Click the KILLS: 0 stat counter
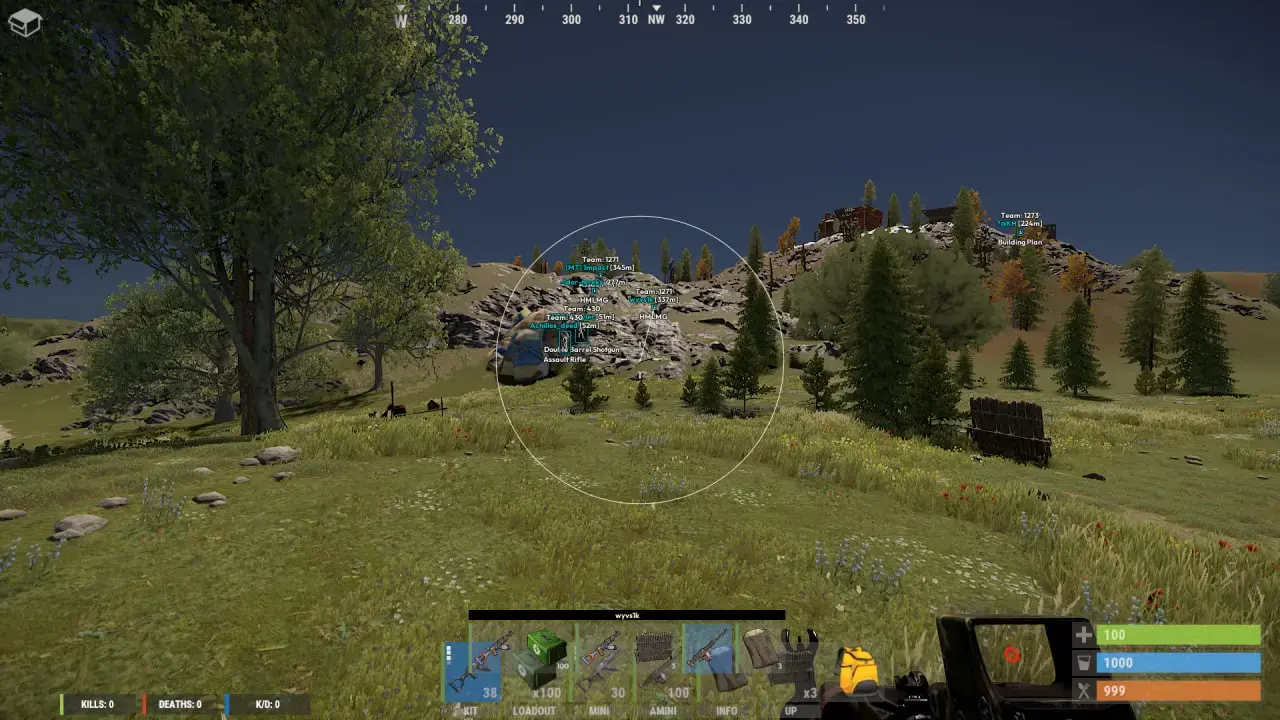Image resolution: width=1280 pixels, height=720 pixels. [95, 704]
